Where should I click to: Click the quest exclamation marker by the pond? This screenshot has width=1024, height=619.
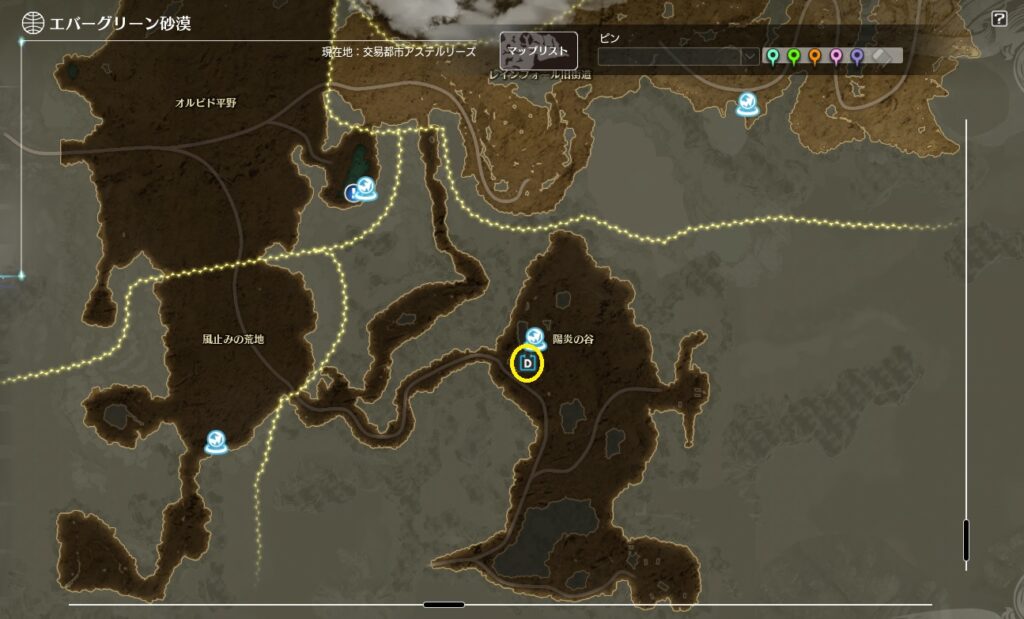coord(352,192)
